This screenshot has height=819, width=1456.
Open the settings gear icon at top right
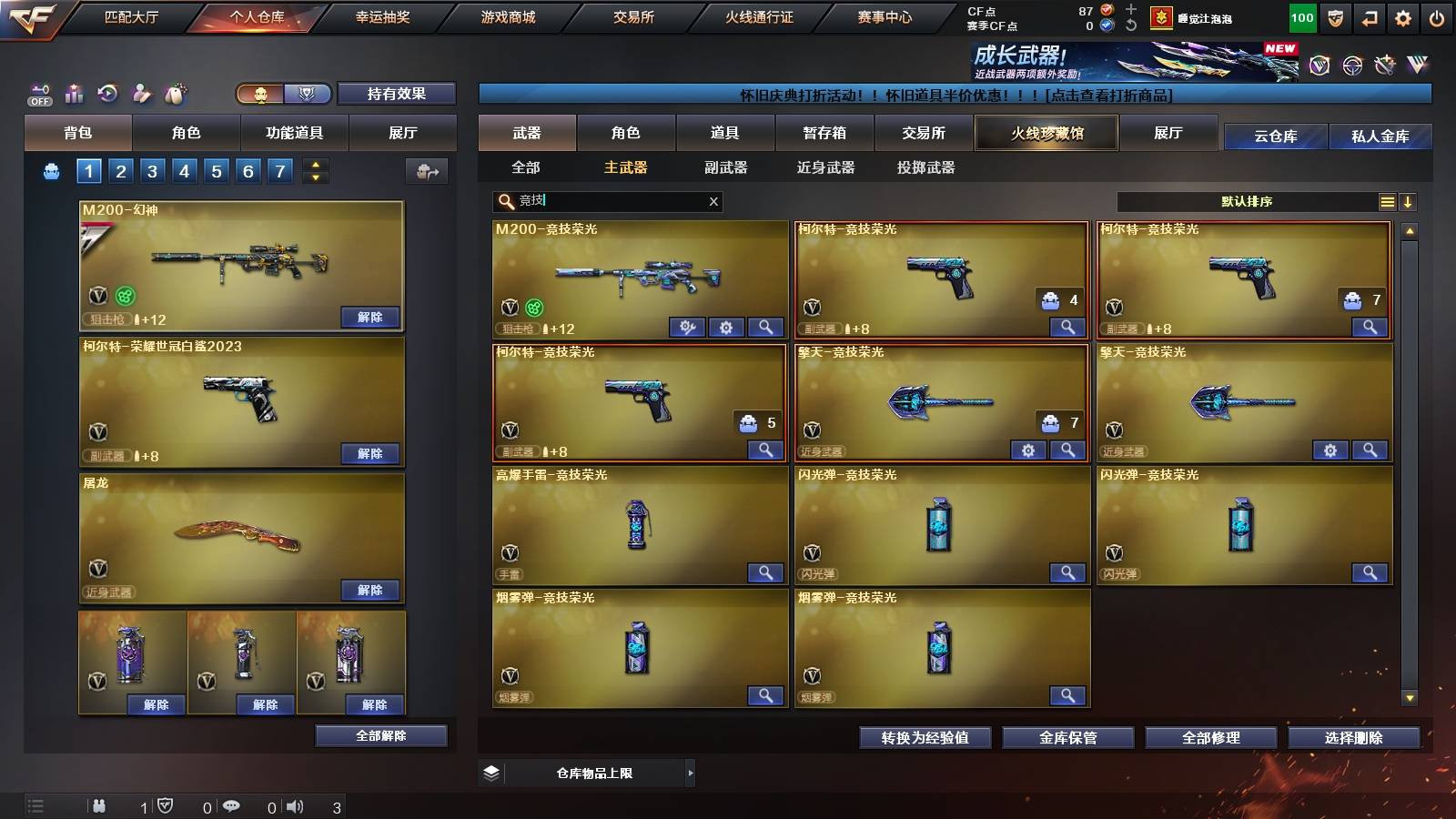coord(1404,16)
